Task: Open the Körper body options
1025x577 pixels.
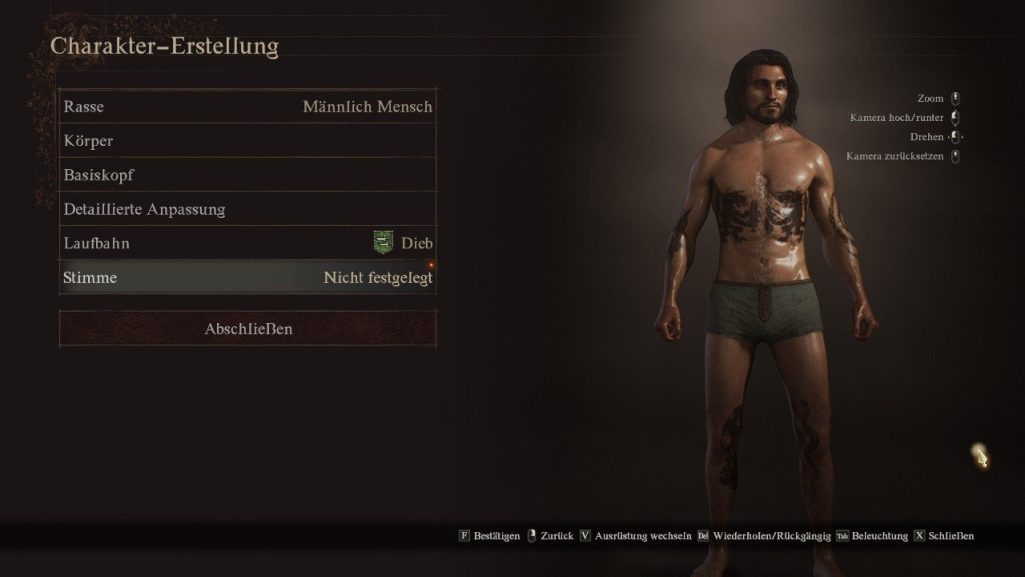Action: click(247, 141)
